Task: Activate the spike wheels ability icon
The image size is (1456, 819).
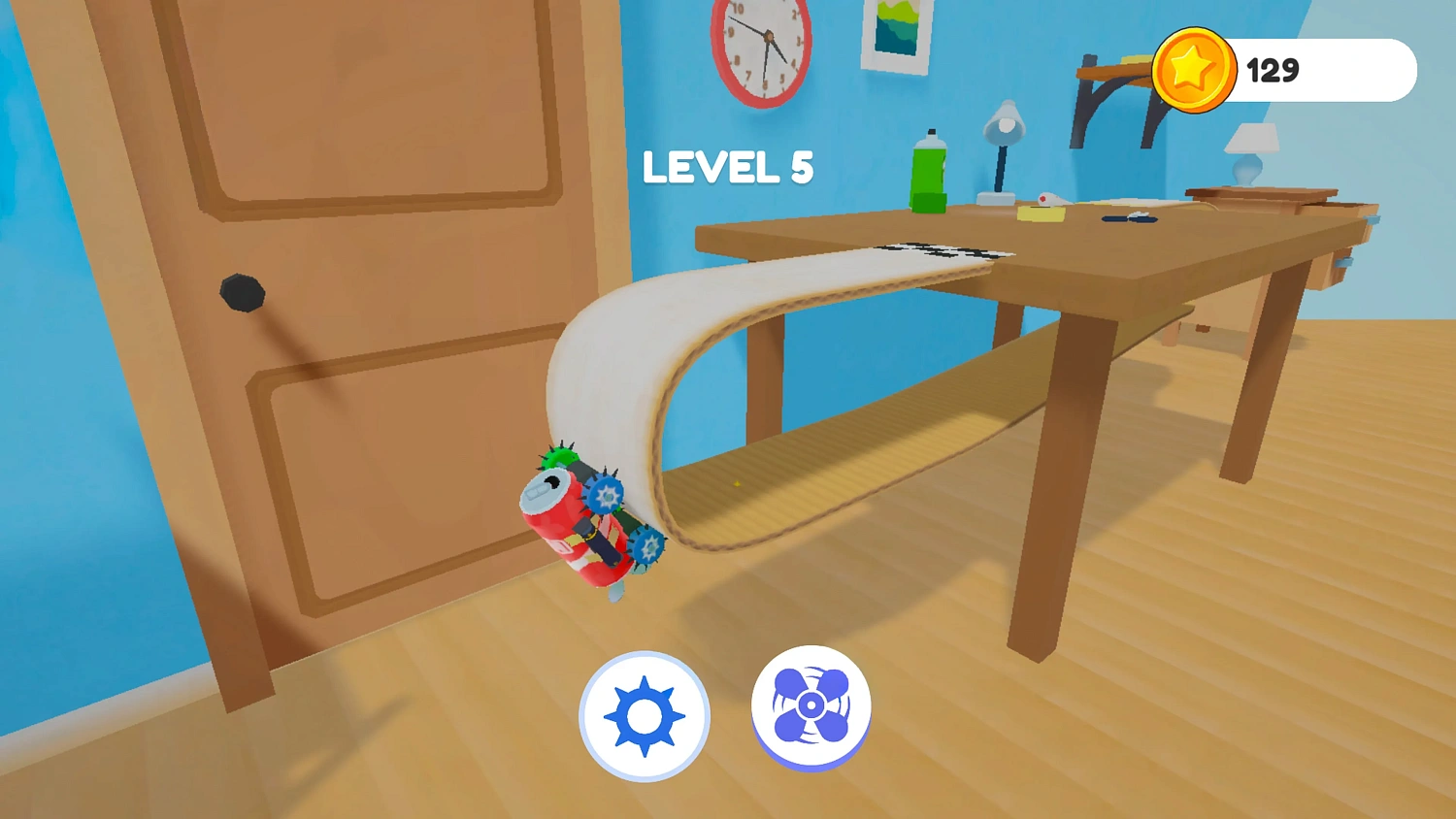Action: [x=644, y=715]
